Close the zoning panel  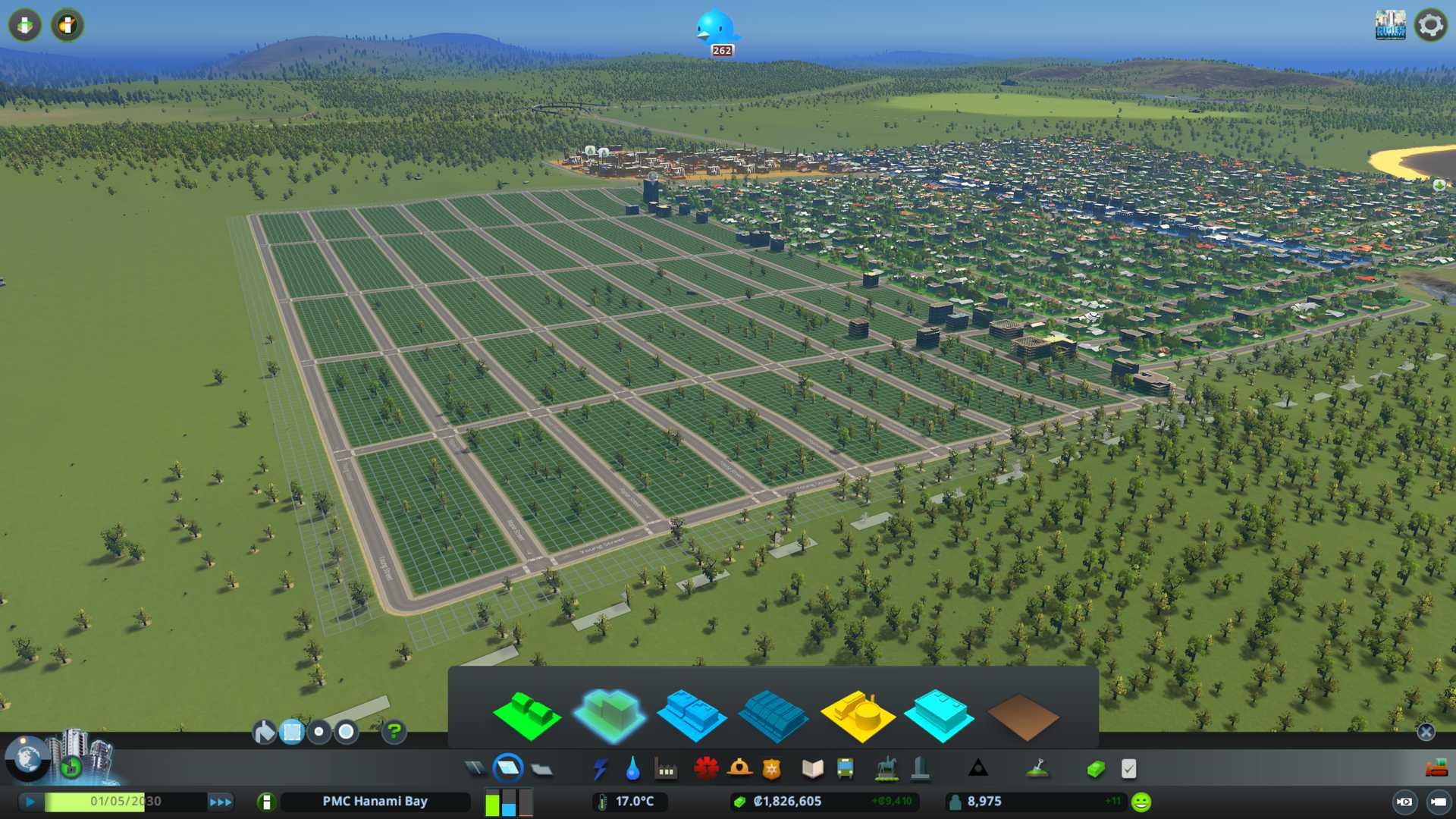click(x=1426, y=732)
